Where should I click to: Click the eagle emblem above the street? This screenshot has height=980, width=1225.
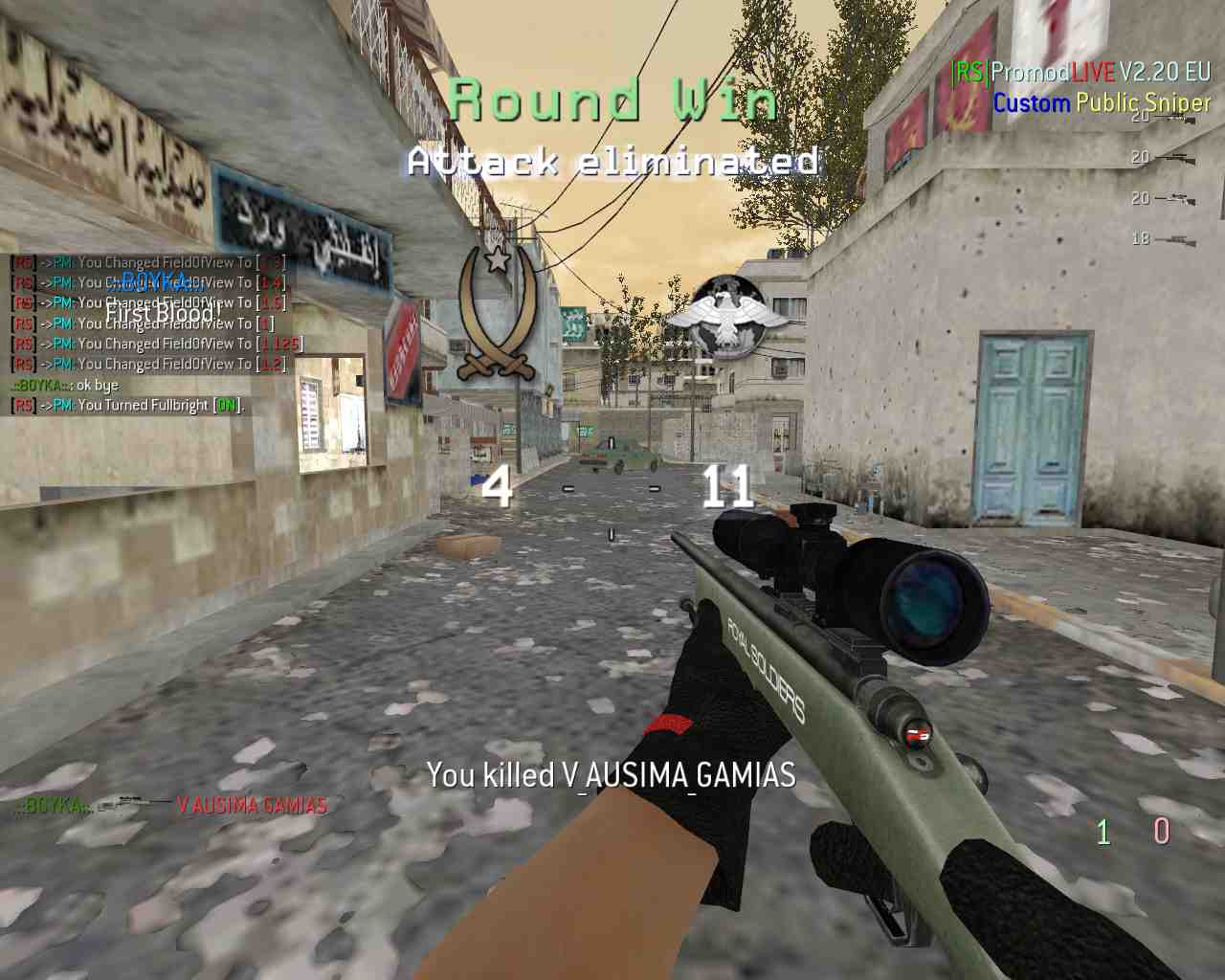click(729, 316)
